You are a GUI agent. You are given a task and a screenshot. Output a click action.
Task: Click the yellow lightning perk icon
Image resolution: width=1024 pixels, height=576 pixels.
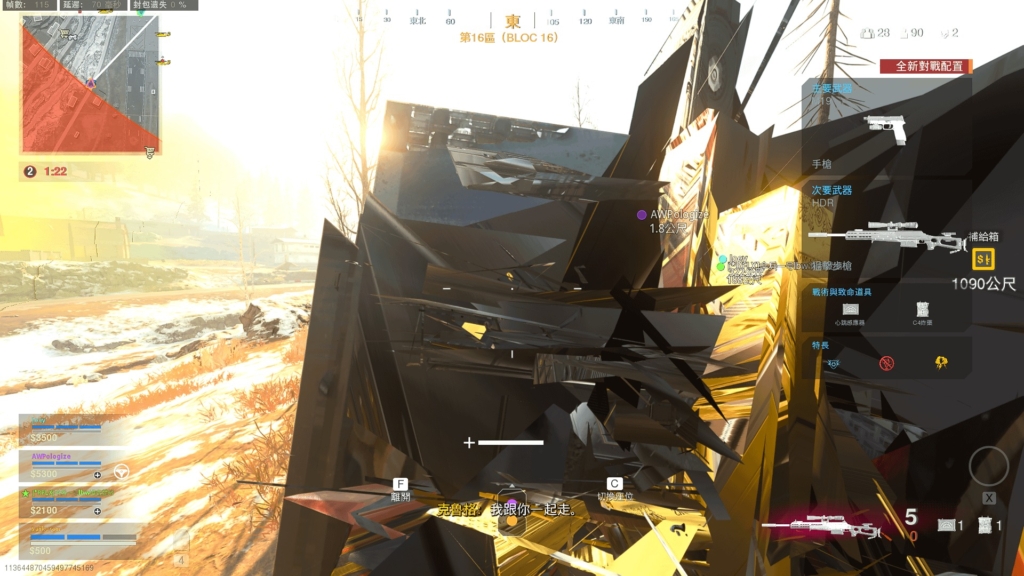coord(941,362)
